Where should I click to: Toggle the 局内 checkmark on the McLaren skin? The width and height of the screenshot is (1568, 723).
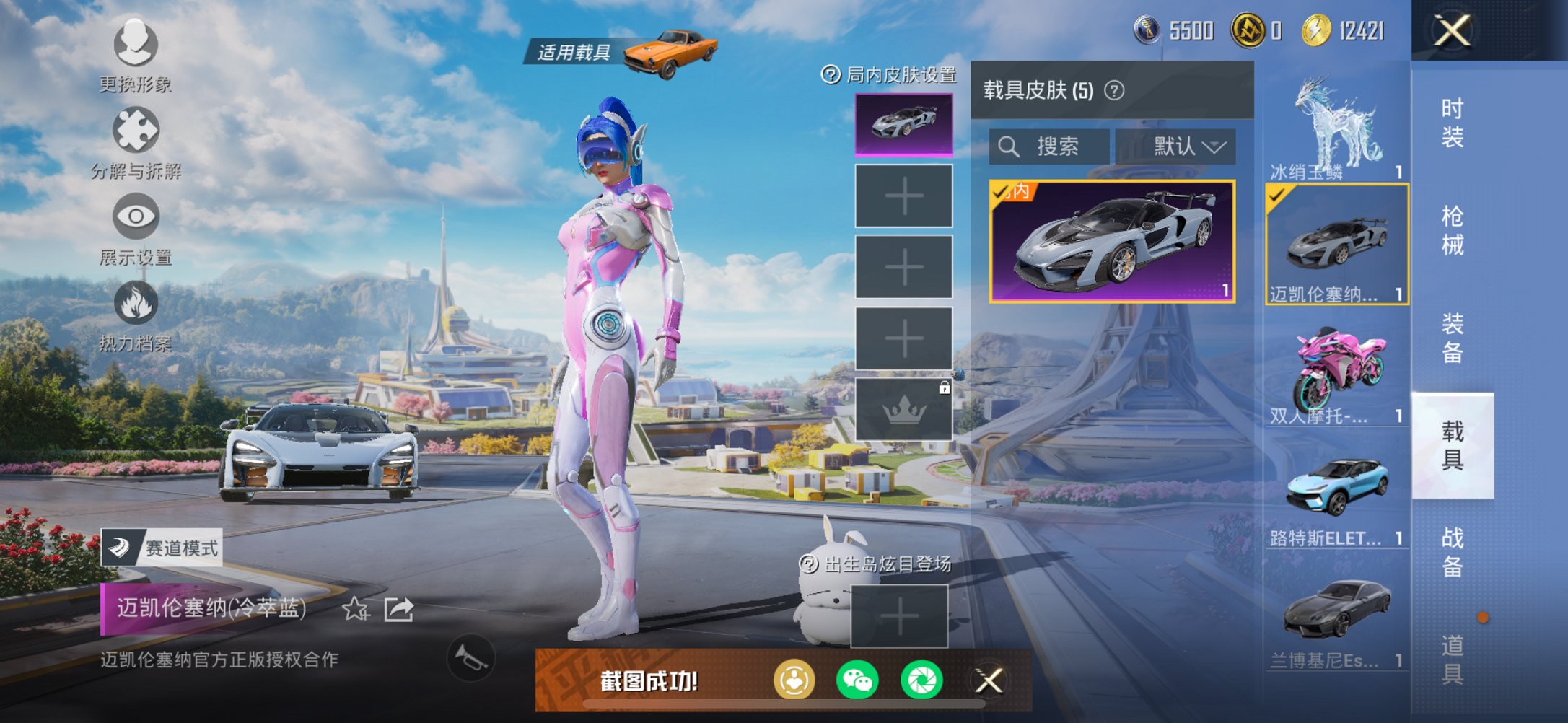pos(1003,191)
